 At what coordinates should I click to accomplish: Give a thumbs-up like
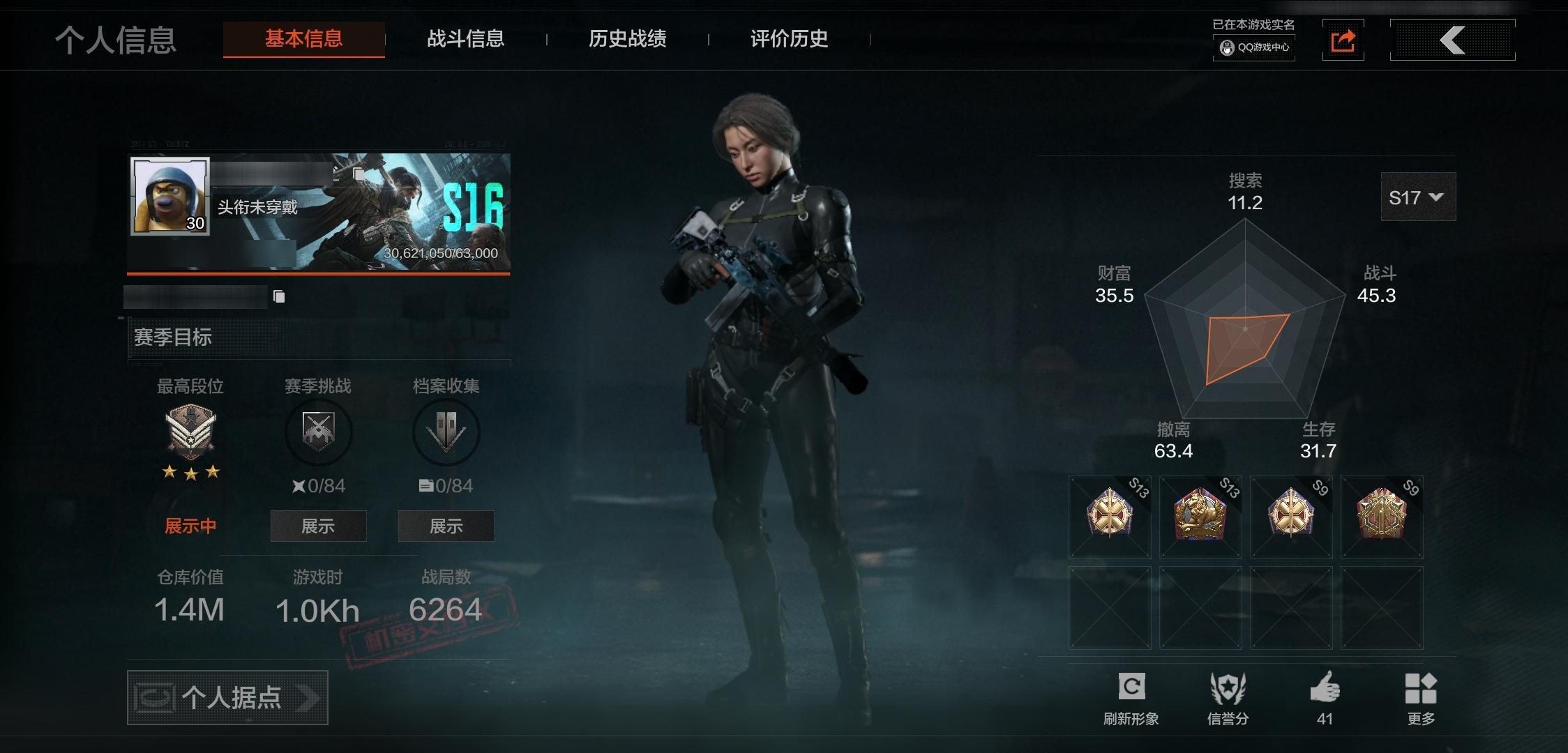coord(1325,698)
